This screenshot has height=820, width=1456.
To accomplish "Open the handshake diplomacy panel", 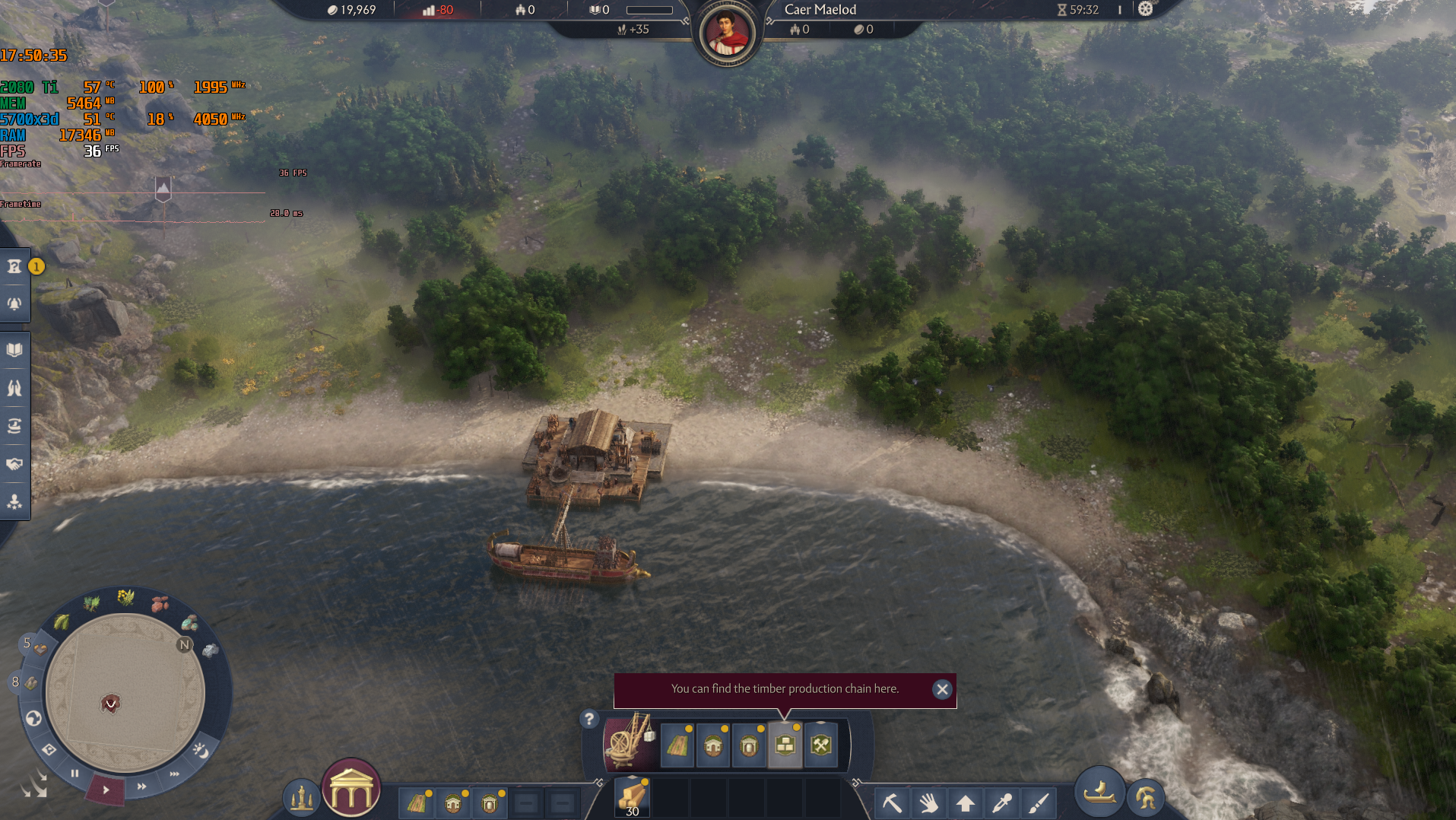I will (14, 464).
